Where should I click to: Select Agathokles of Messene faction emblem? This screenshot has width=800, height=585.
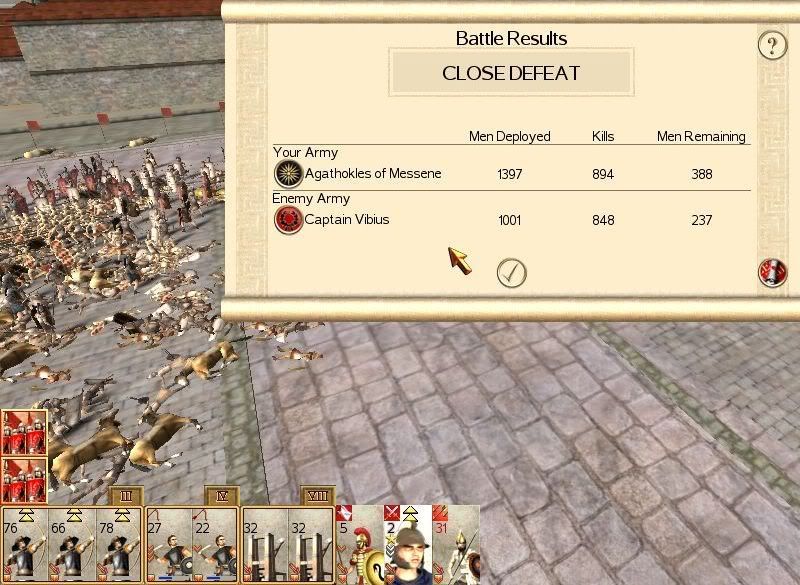coord(289,174)
